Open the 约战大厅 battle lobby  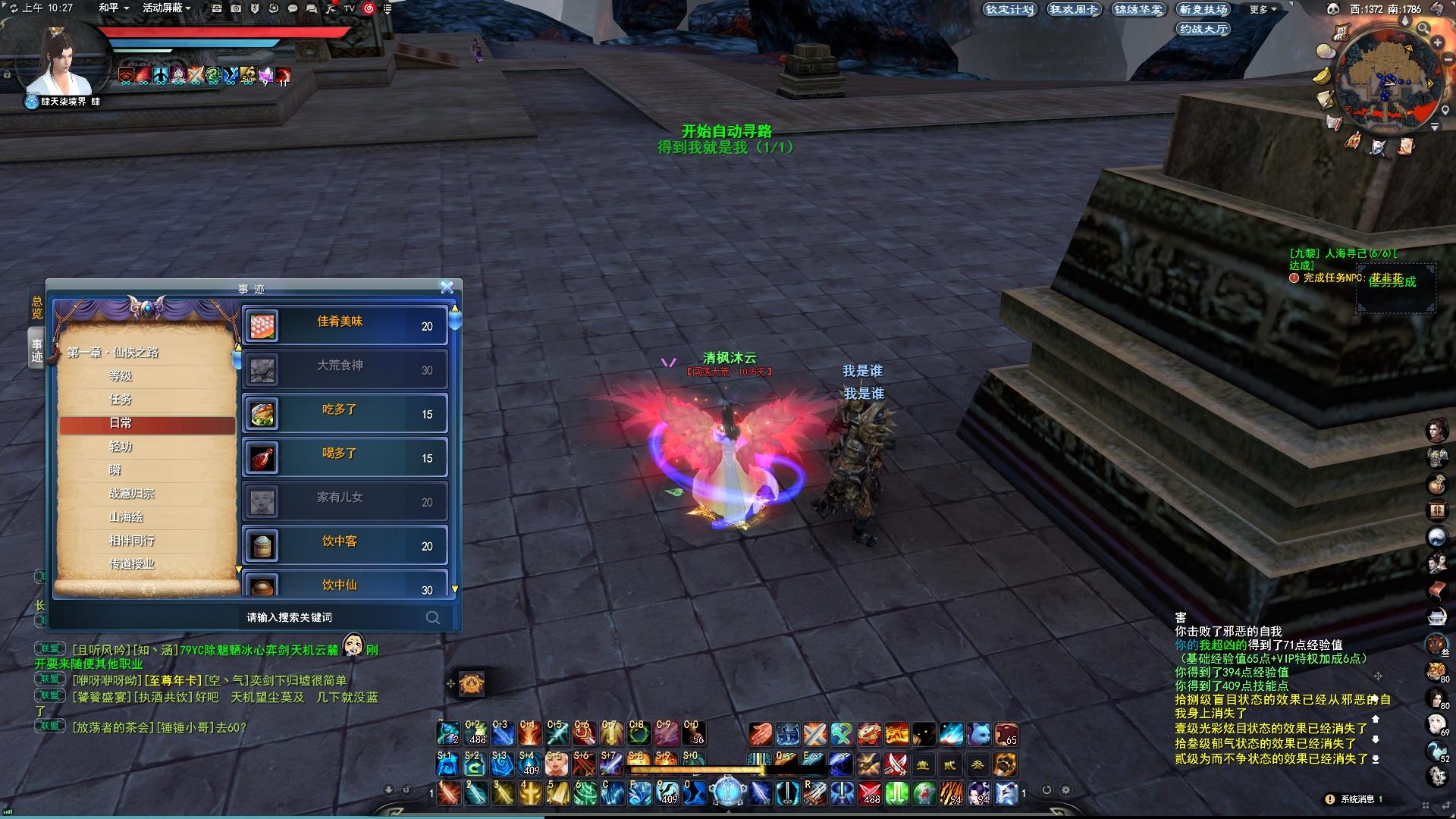pos(1203,30)
